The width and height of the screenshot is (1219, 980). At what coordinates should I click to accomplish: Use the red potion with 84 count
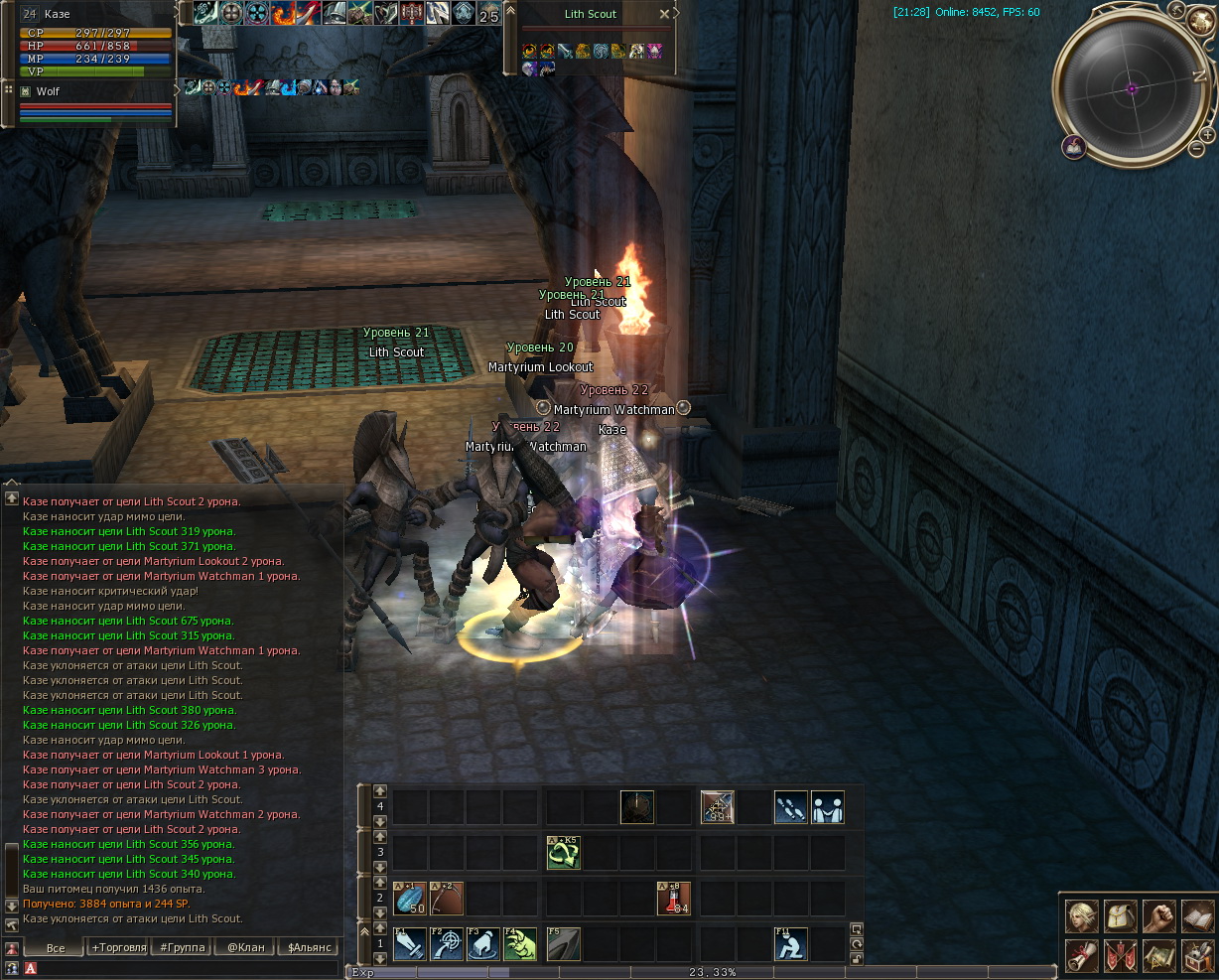pos(674,899)
